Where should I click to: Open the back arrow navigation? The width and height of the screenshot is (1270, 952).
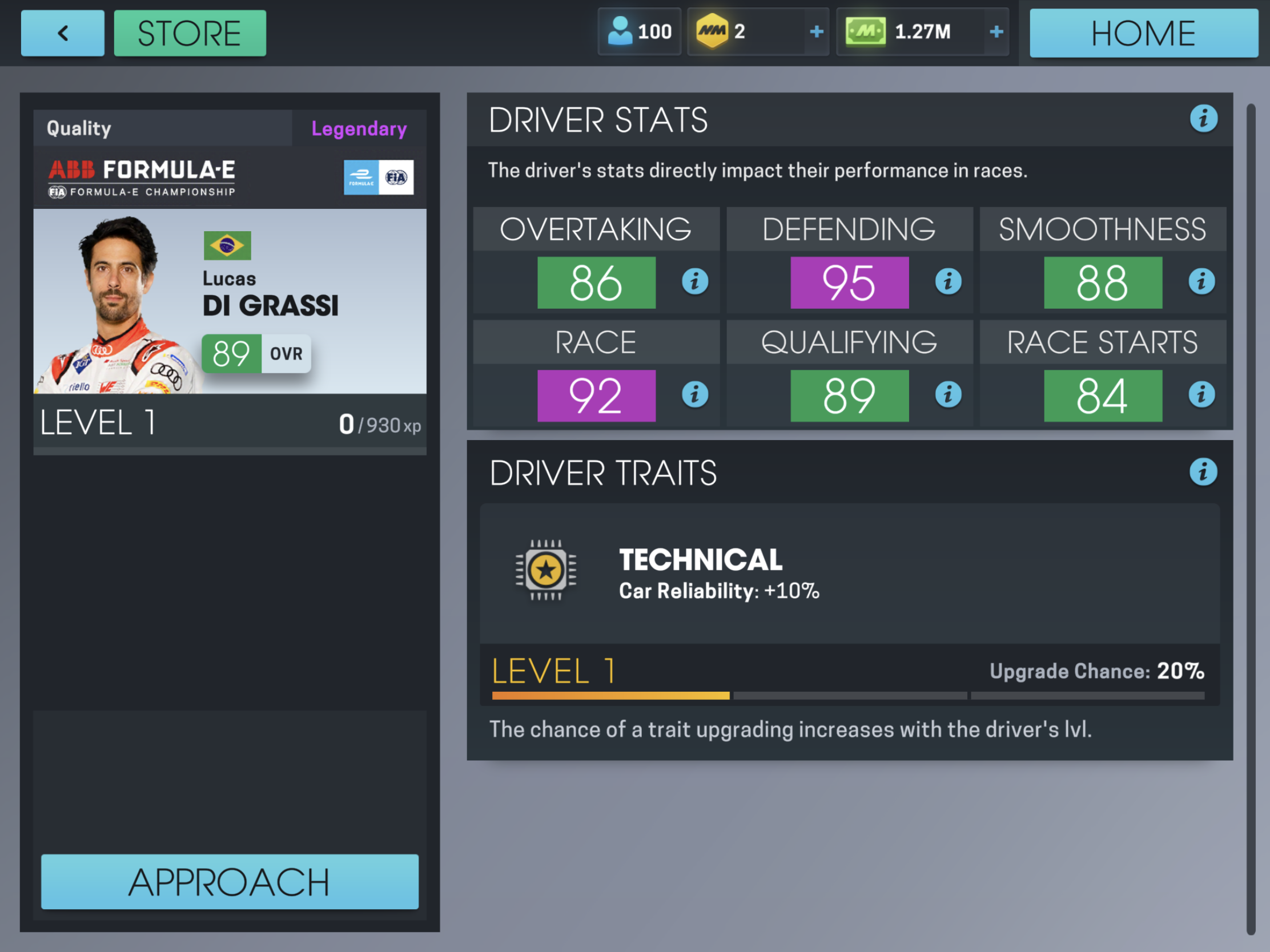[x=63, y=33]
